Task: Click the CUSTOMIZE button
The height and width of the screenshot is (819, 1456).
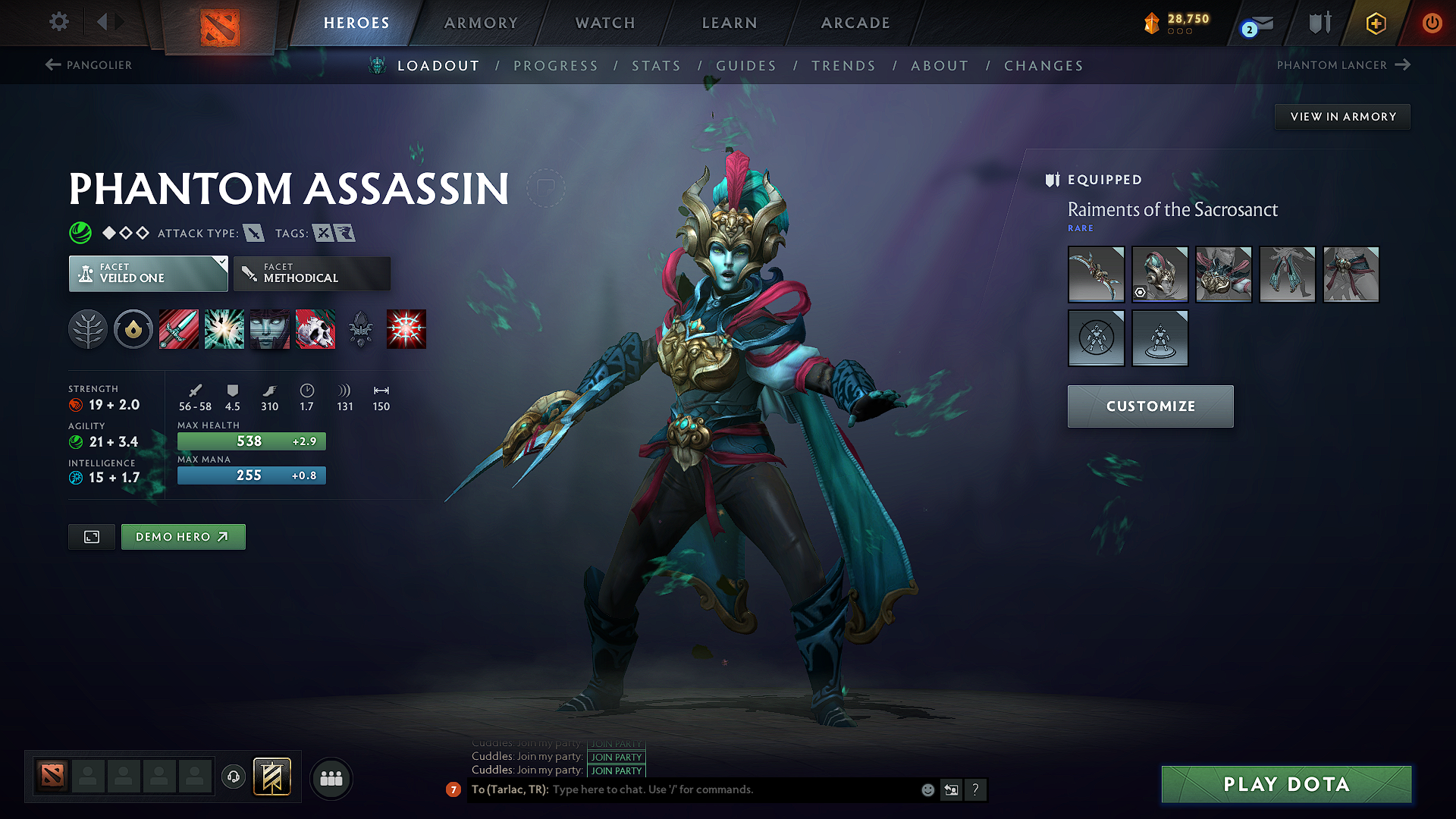Action: [x=1150, y=406]
